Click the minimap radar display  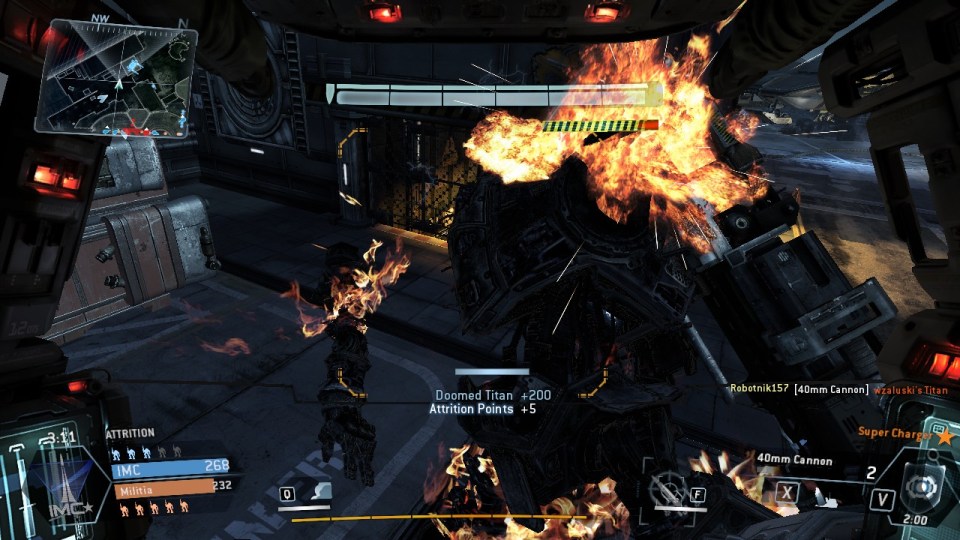(x=117, y=78)
